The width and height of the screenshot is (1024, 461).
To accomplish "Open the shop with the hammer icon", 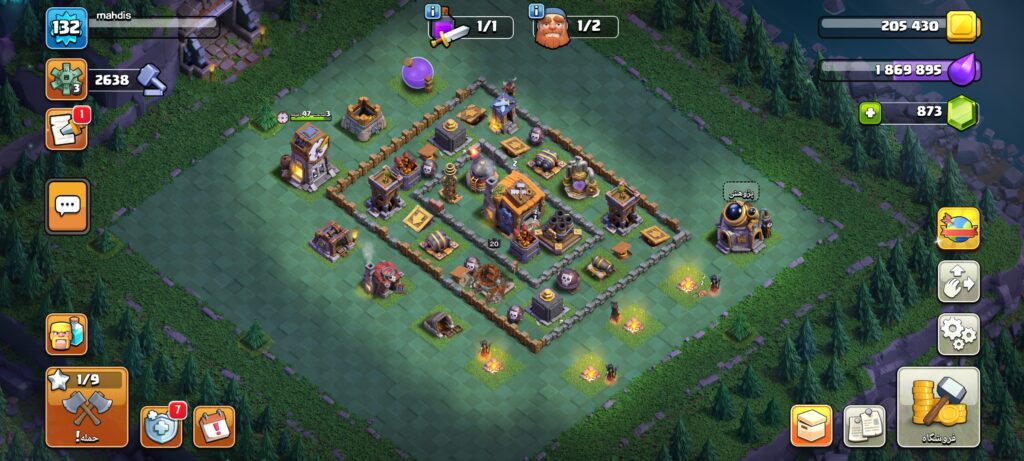I will point(937,407).
